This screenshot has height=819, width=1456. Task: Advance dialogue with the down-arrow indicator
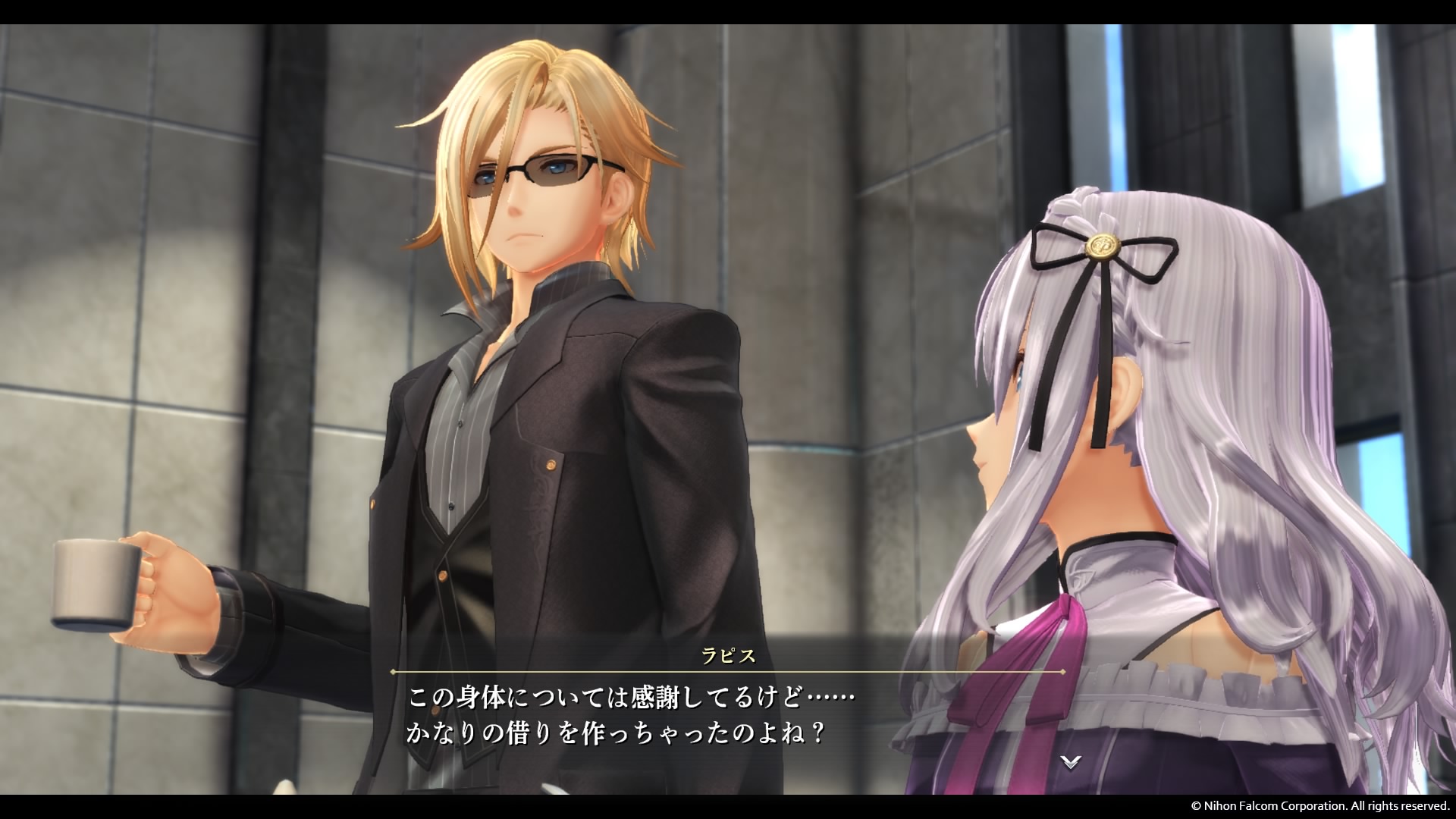[x=1070, y=762]
